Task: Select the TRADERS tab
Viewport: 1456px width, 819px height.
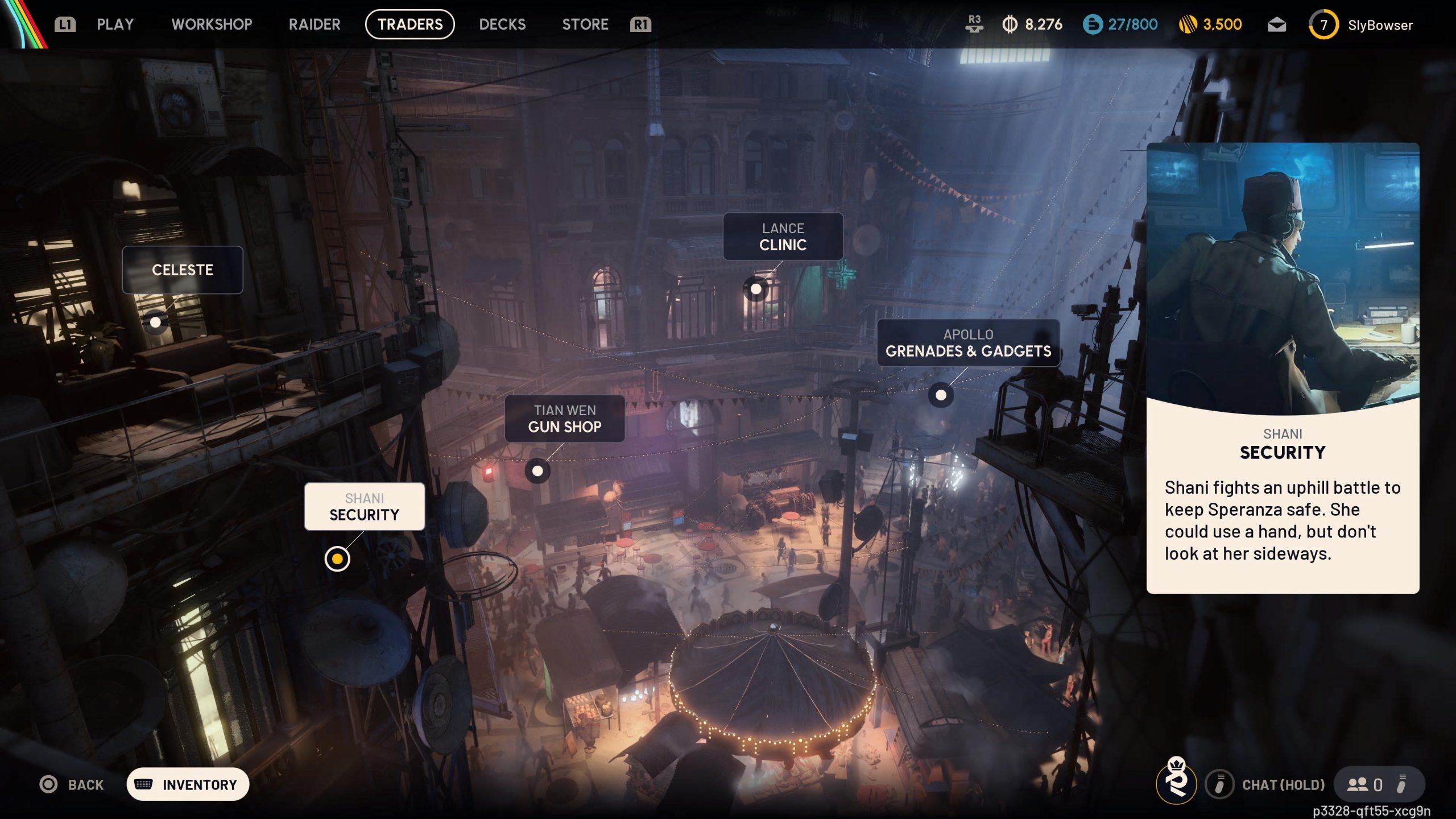Action: tap(409, 24)
